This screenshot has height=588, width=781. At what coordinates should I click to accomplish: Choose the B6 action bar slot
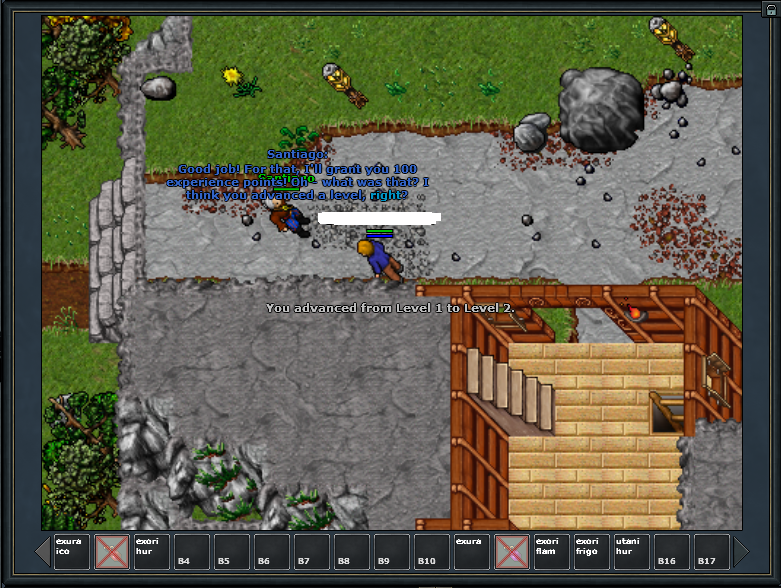click(271, 552)
